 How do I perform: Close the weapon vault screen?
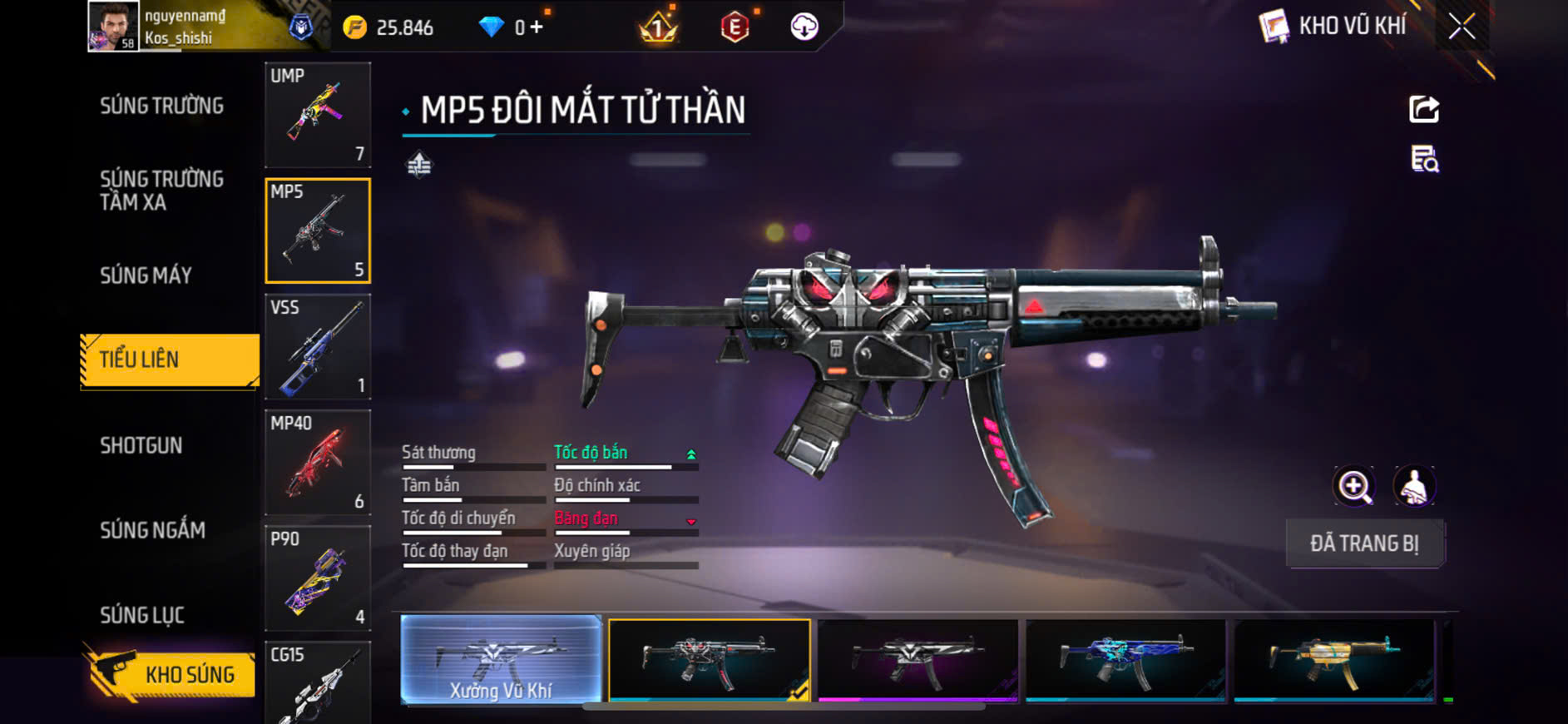pyautogui.click(x=1462, y=27)
